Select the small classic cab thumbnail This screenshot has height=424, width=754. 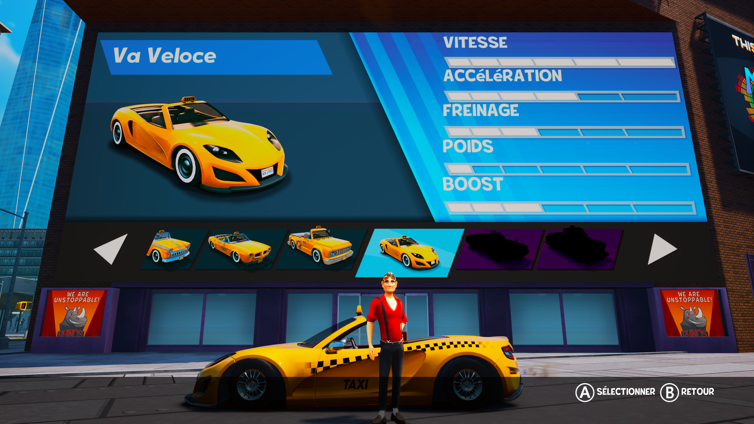point(167,247)
